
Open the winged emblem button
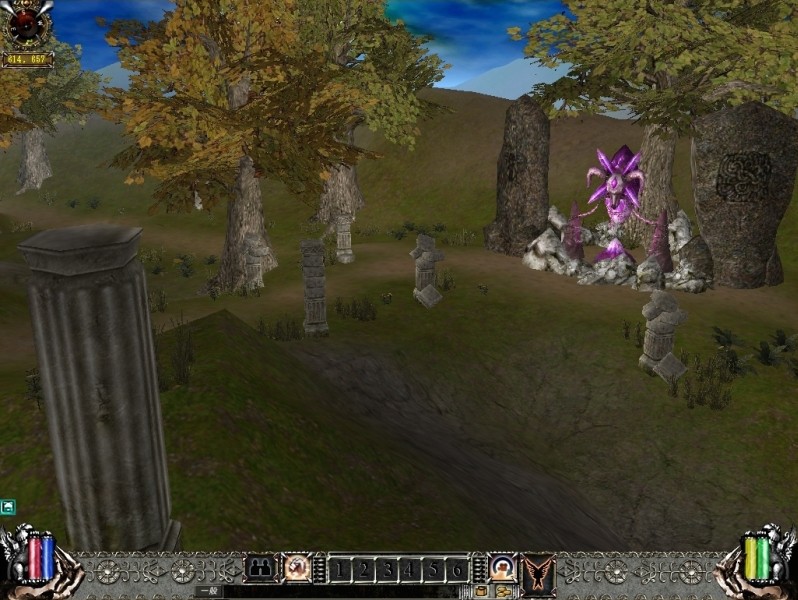click(x=538, y=573)
